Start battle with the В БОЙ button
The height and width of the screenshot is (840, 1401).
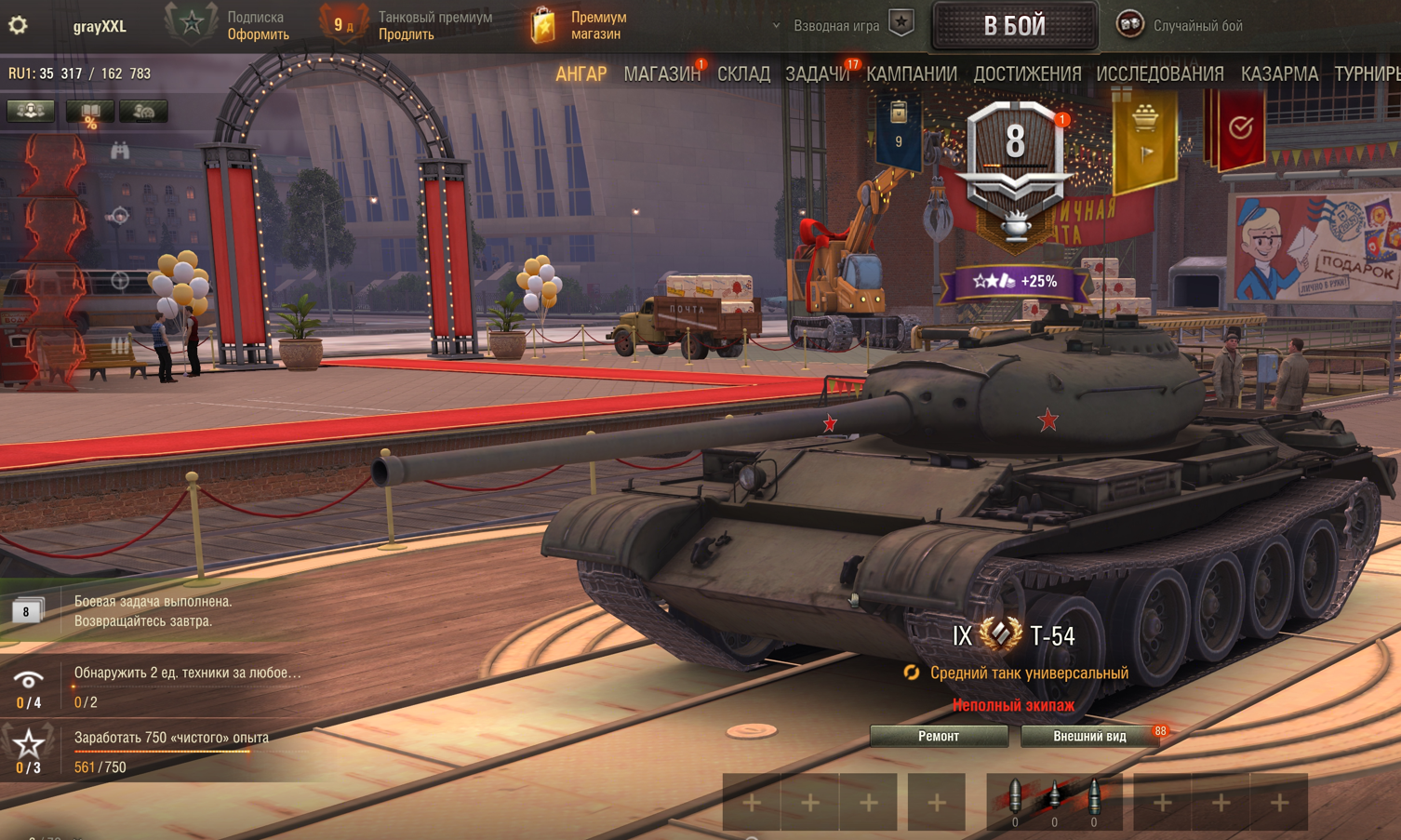click(x=1014, y=25)
